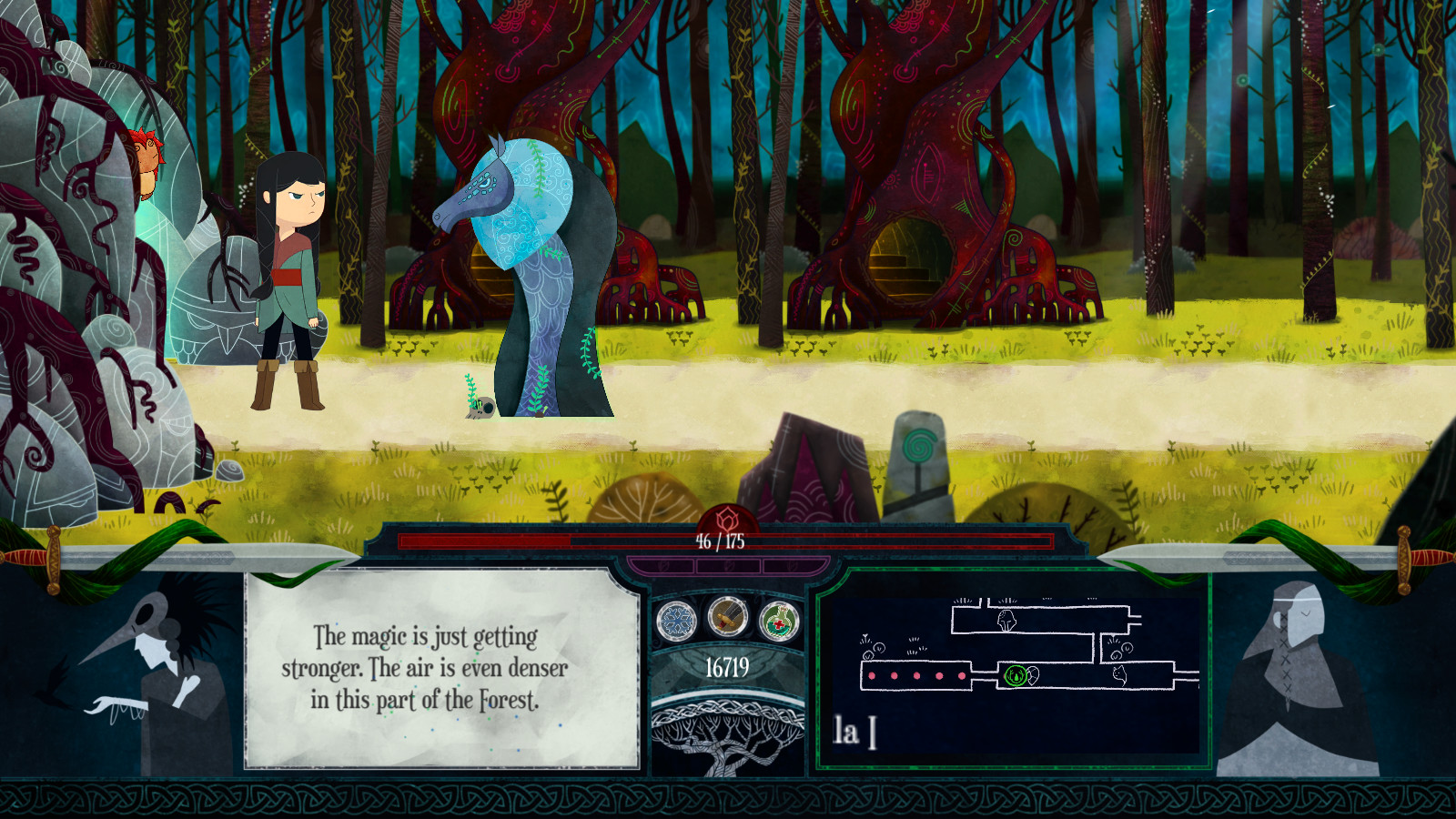Select the sword attack spell icon
1456x819 pixels.
pyautogui.click(x=727, y=615)
